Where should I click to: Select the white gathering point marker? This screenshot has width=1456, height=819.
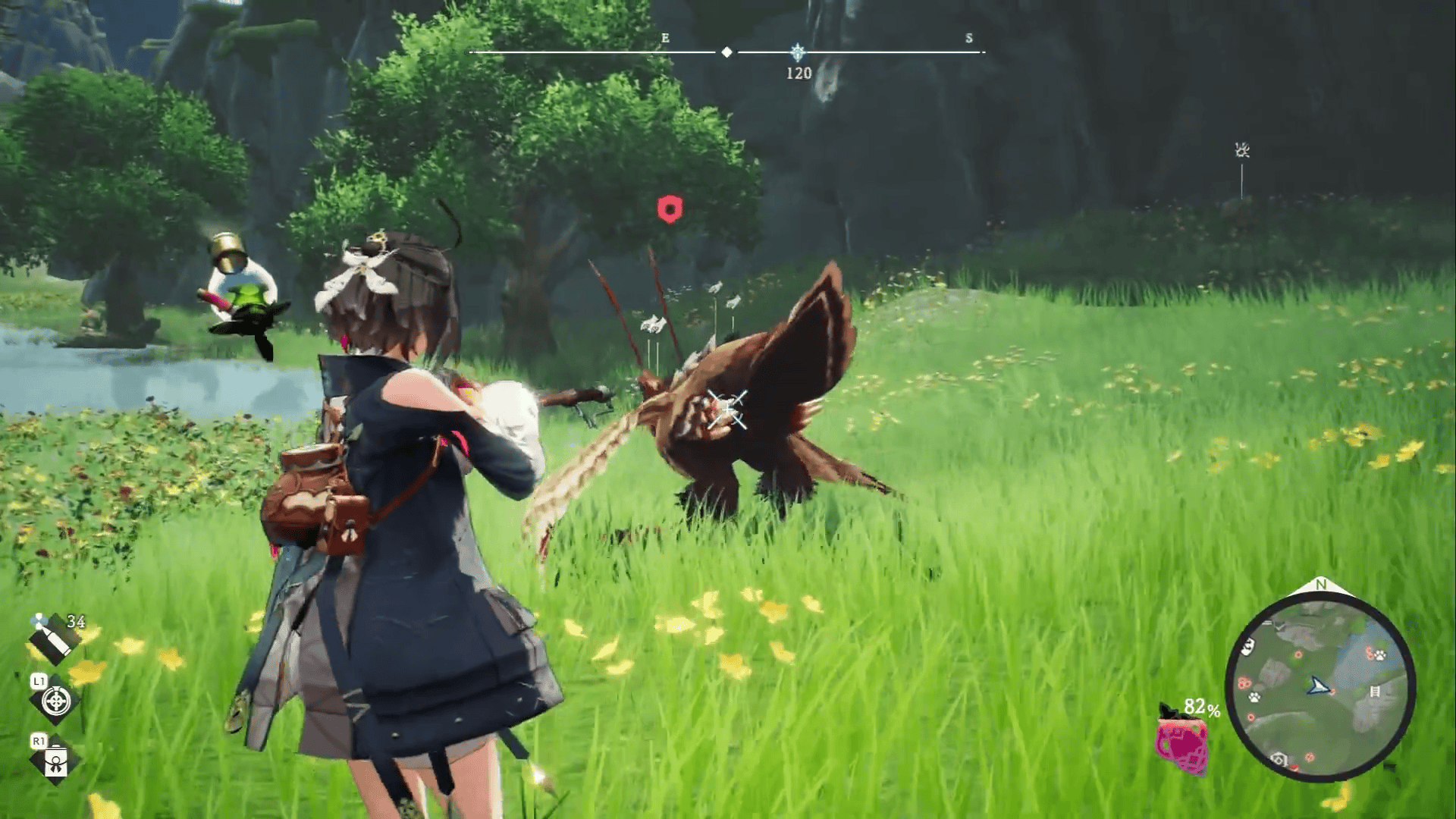[x=1241, y=151]
